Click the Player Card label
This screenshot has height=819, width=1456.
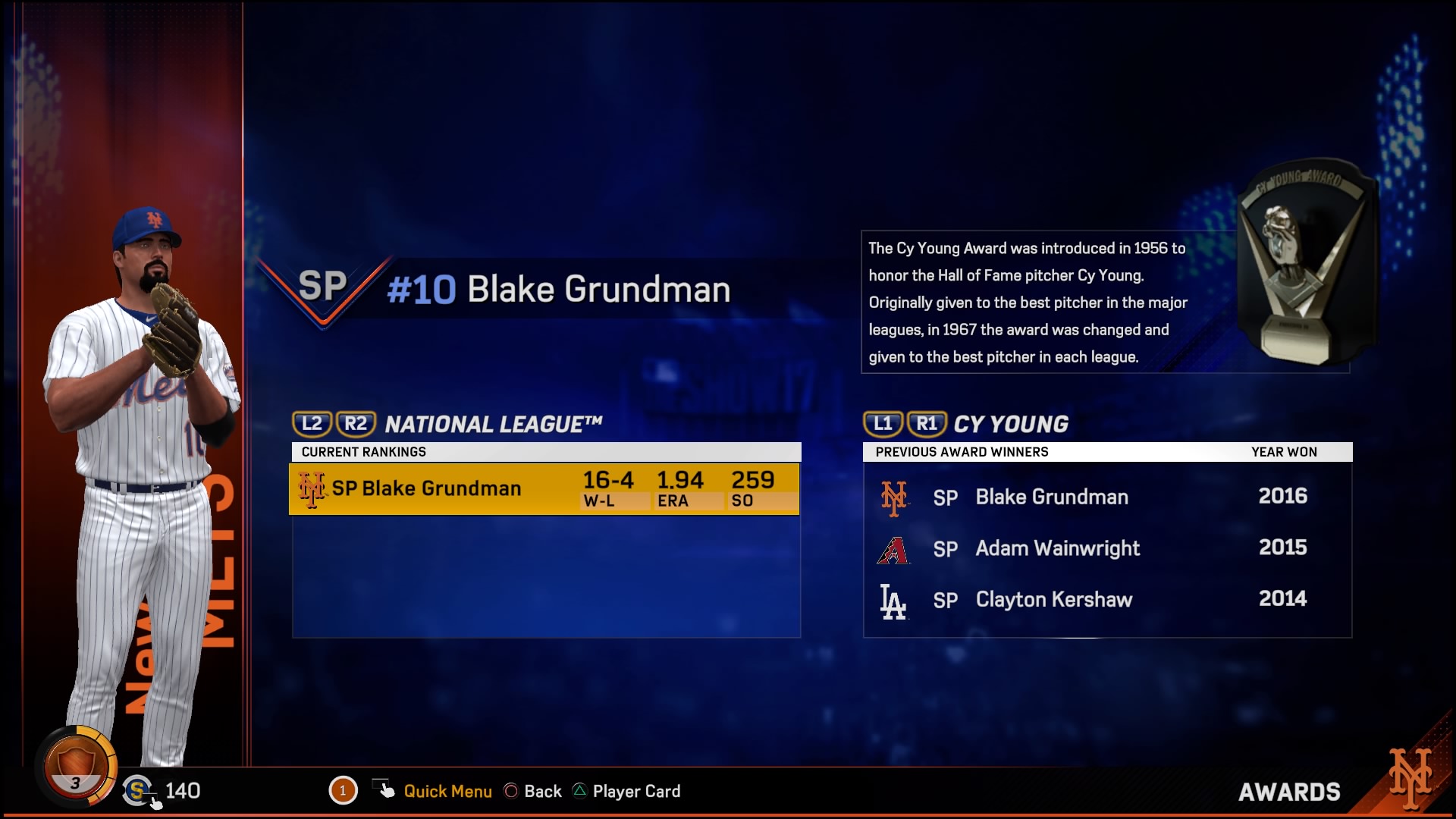637,791
